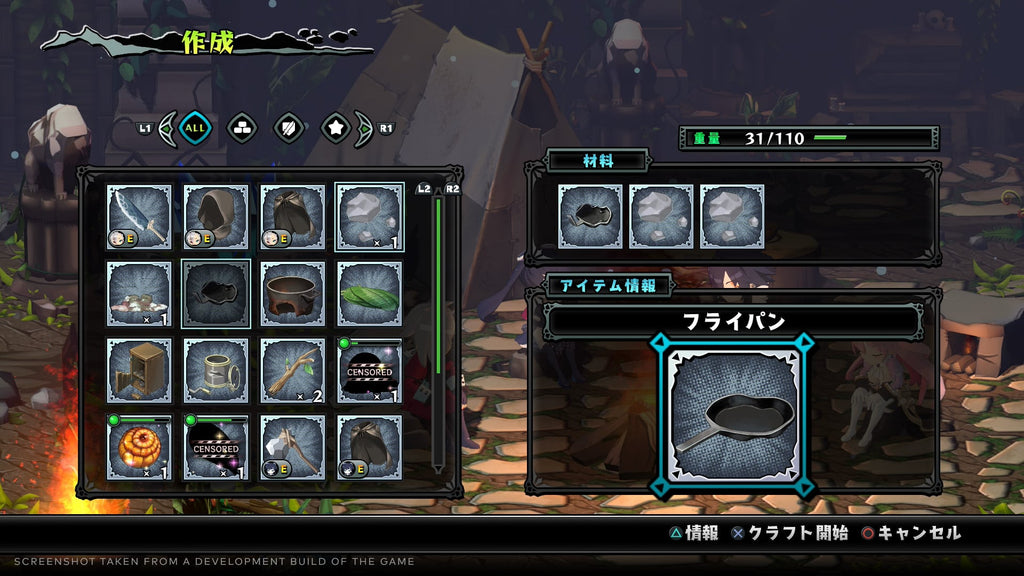Select the wooden cabinet slot

(139, 371)
